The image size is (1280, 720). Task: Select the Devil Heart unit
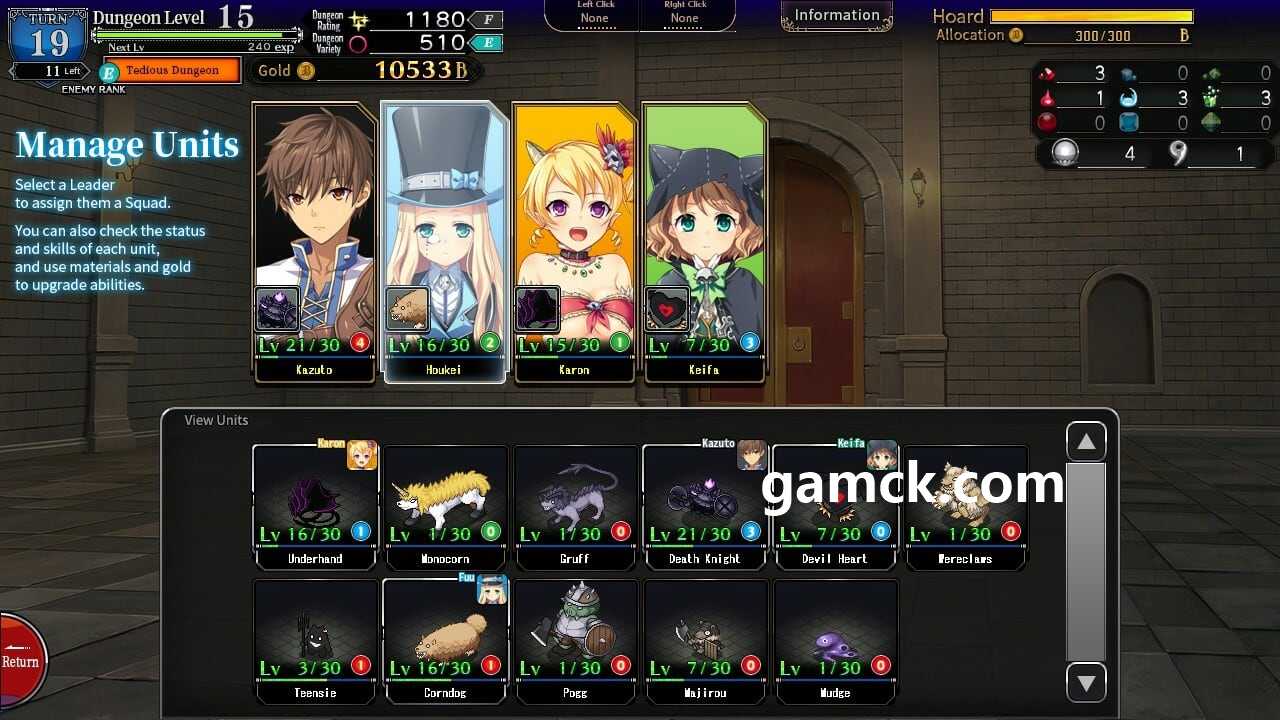(835, 507)
